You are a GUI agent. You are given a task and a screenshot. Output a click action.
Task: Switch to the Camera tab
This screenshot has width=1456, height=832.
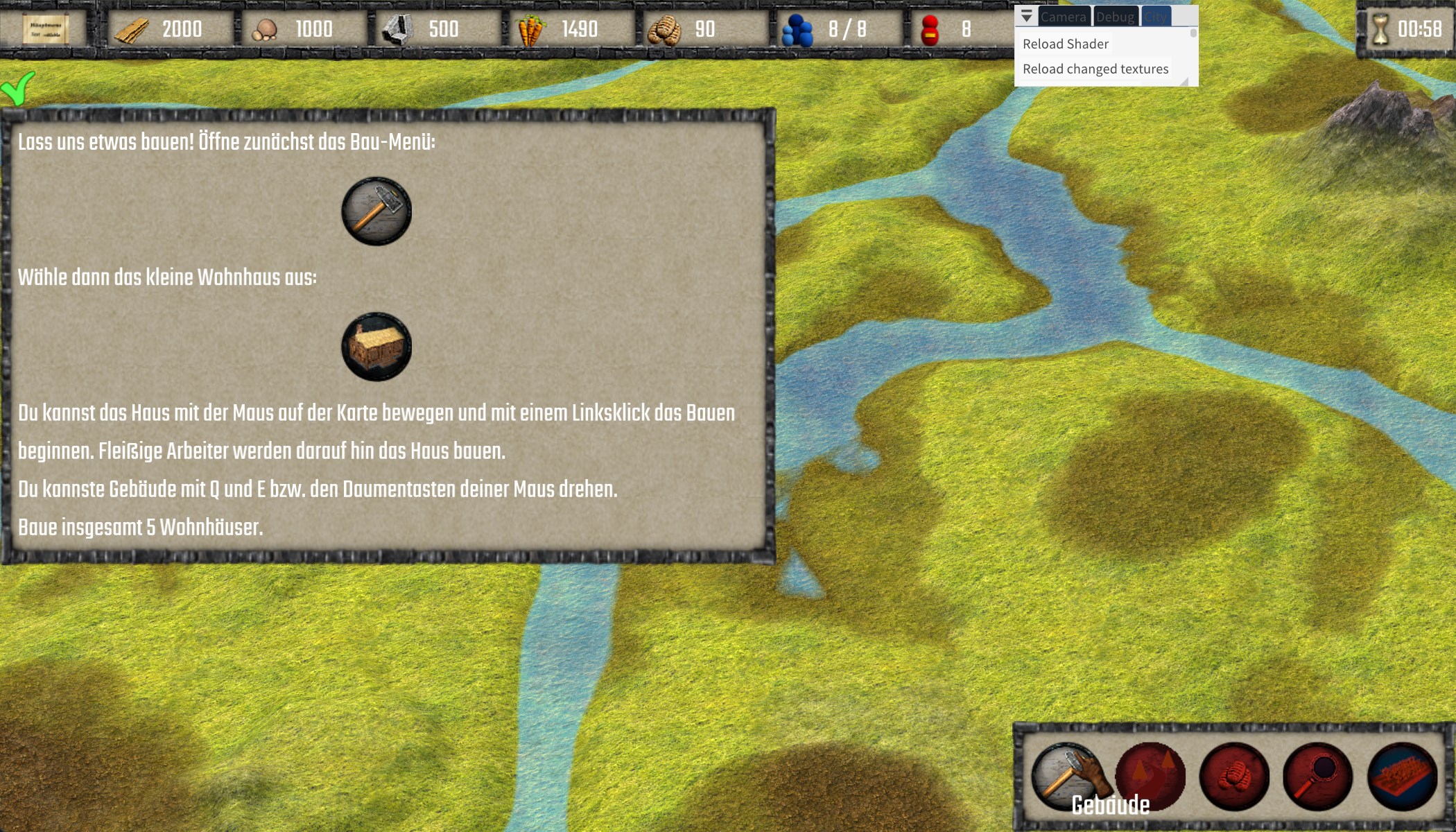[x=1063, y=17]
